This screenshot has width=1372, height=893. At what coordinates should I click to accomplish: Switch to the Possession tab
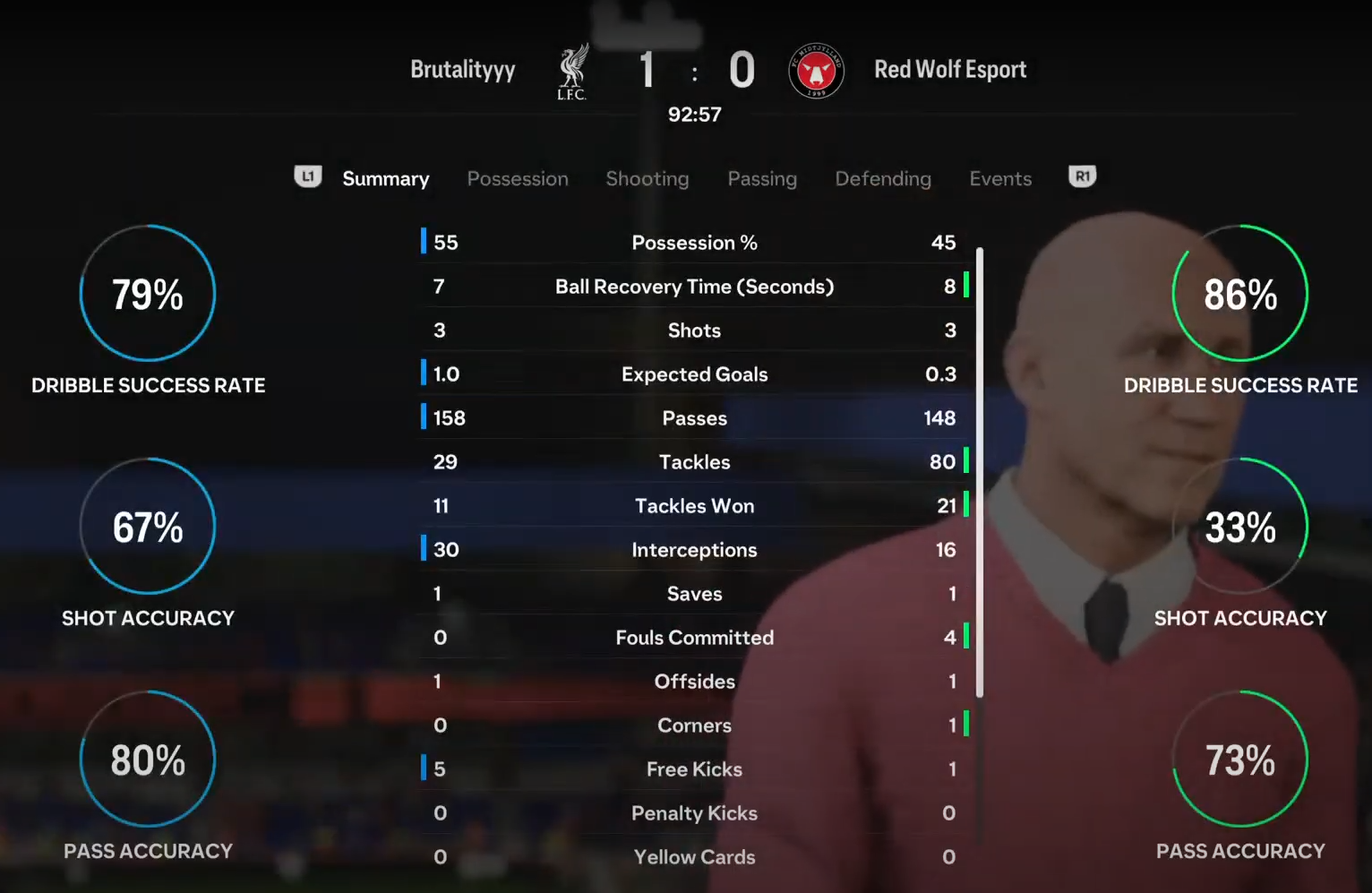[x=518, y=179]
